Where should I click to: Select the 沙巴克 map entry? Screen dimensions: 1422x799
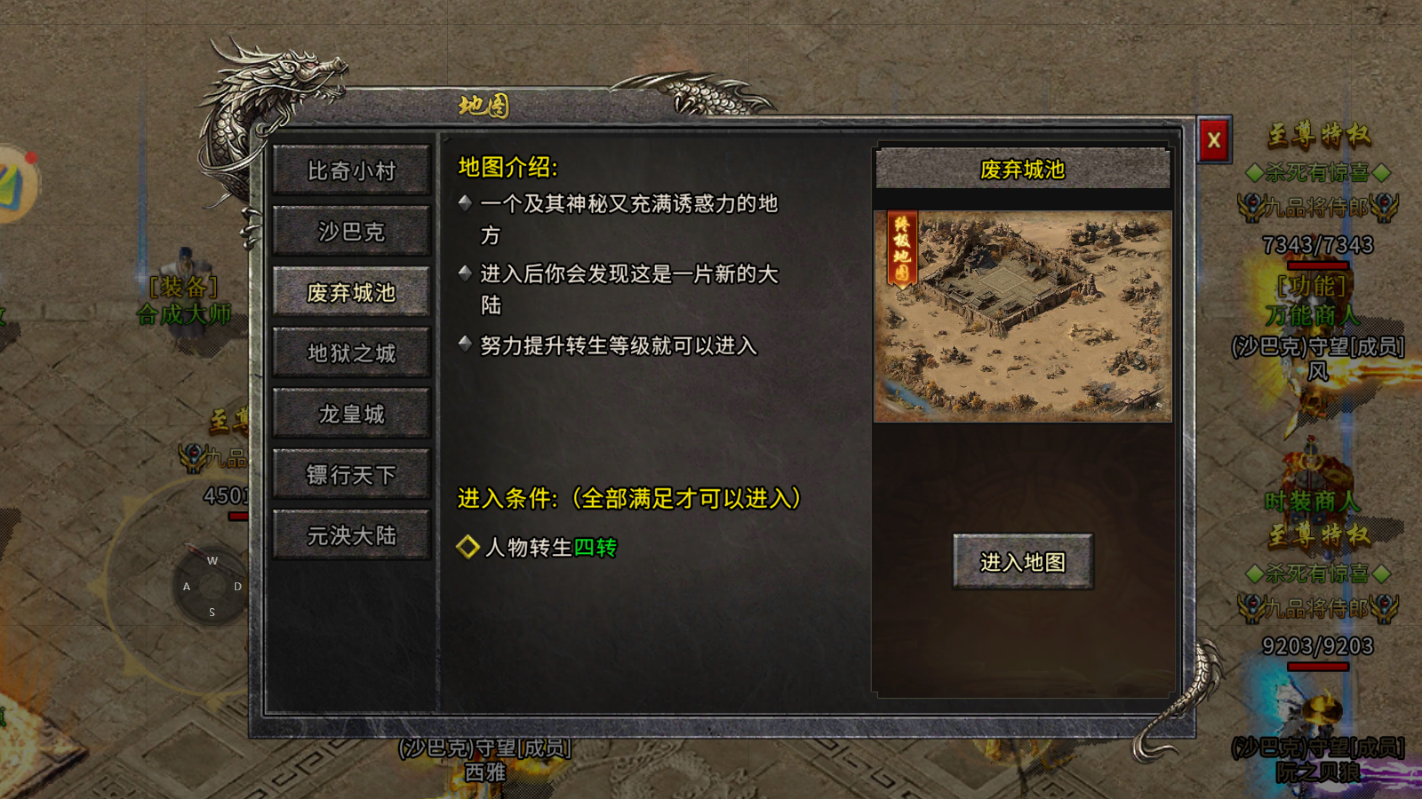351,230
